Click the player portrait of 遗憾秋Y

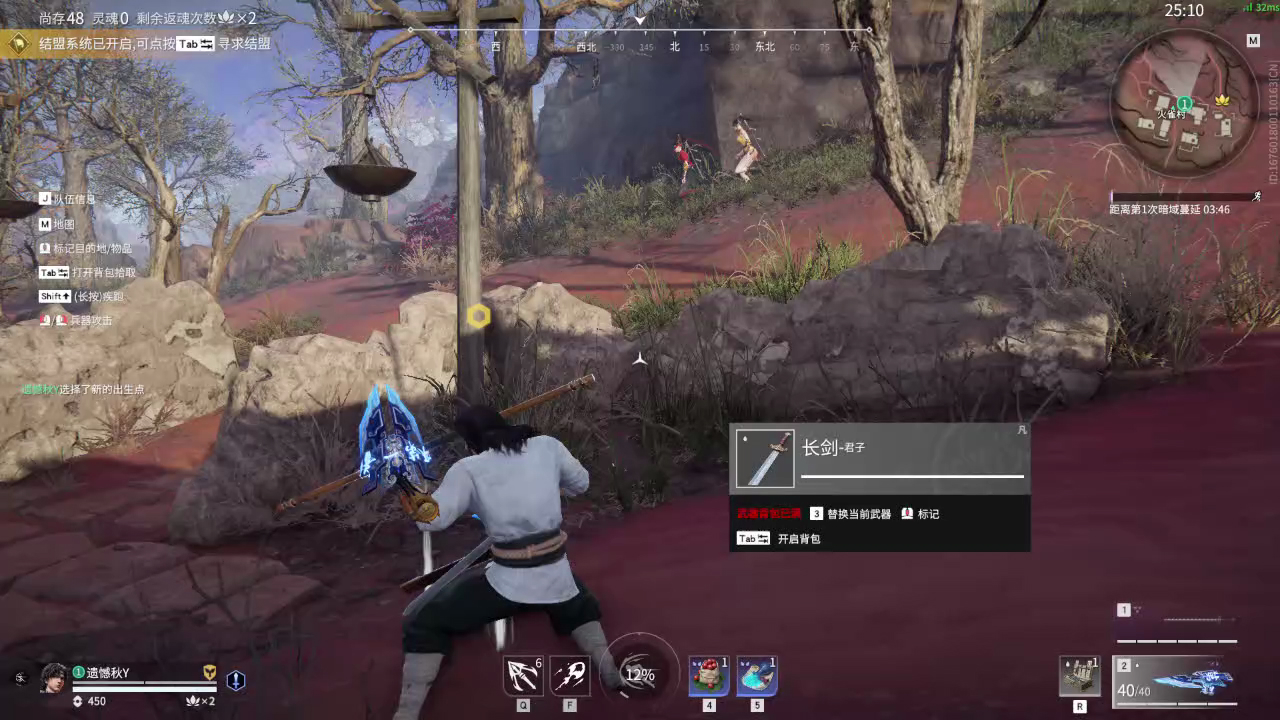[54, 678]
